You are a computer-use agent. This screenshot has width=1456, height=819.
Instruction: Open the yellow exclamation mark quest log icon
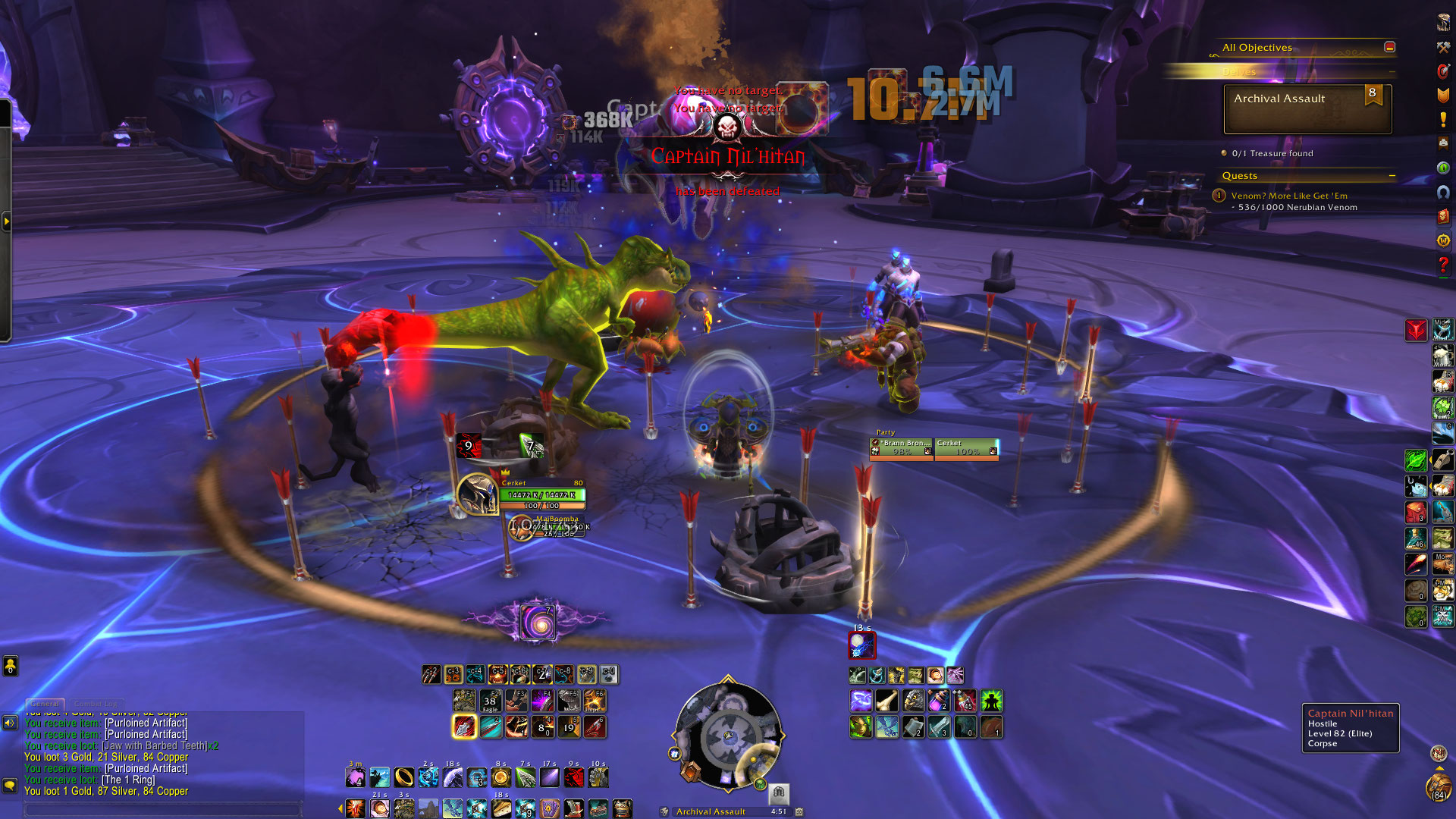(x=1442, y=120)
